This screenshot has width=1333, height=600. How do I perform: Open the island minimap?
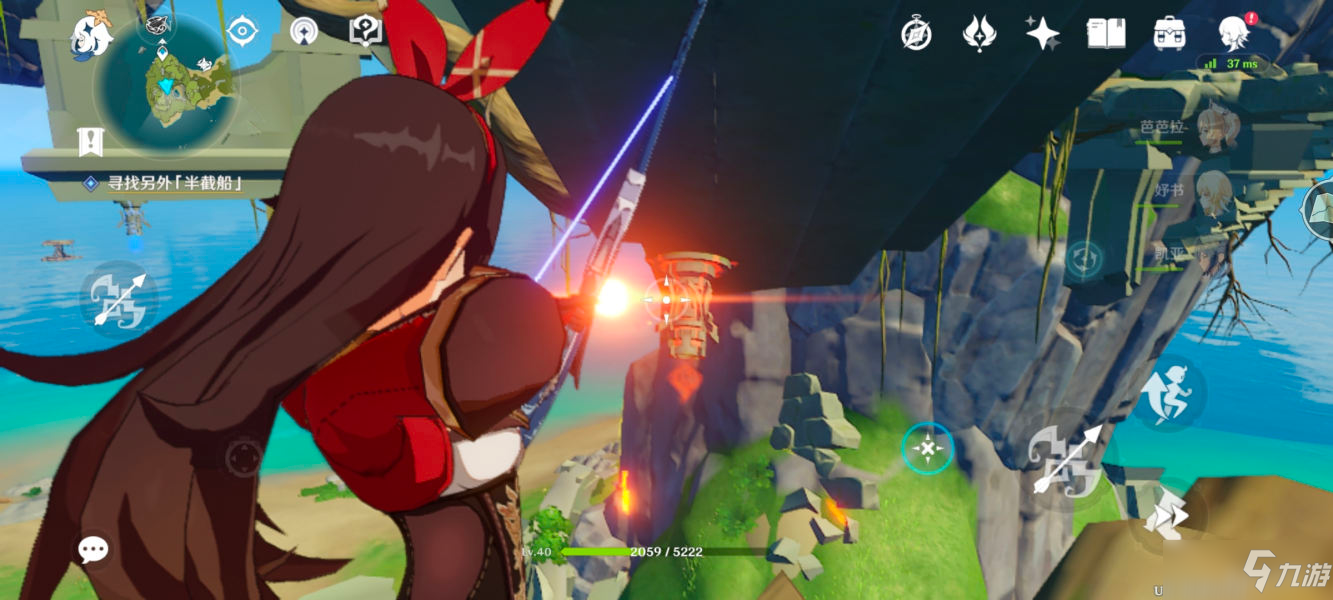166,86
